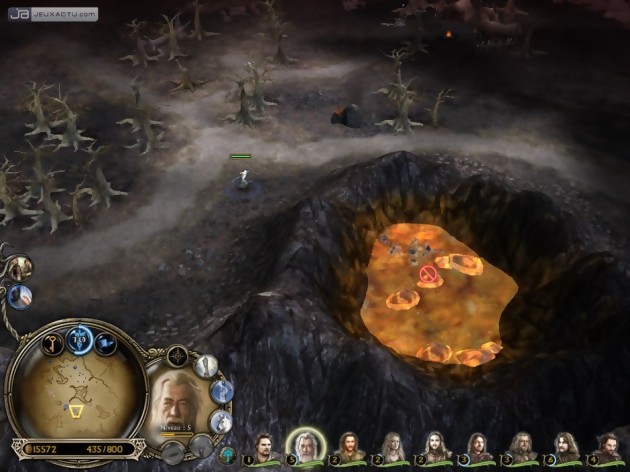Select the first hero portrait marked level 1
Image resolution: width=630 pixels, height=472 pixels.
(262, 447)
